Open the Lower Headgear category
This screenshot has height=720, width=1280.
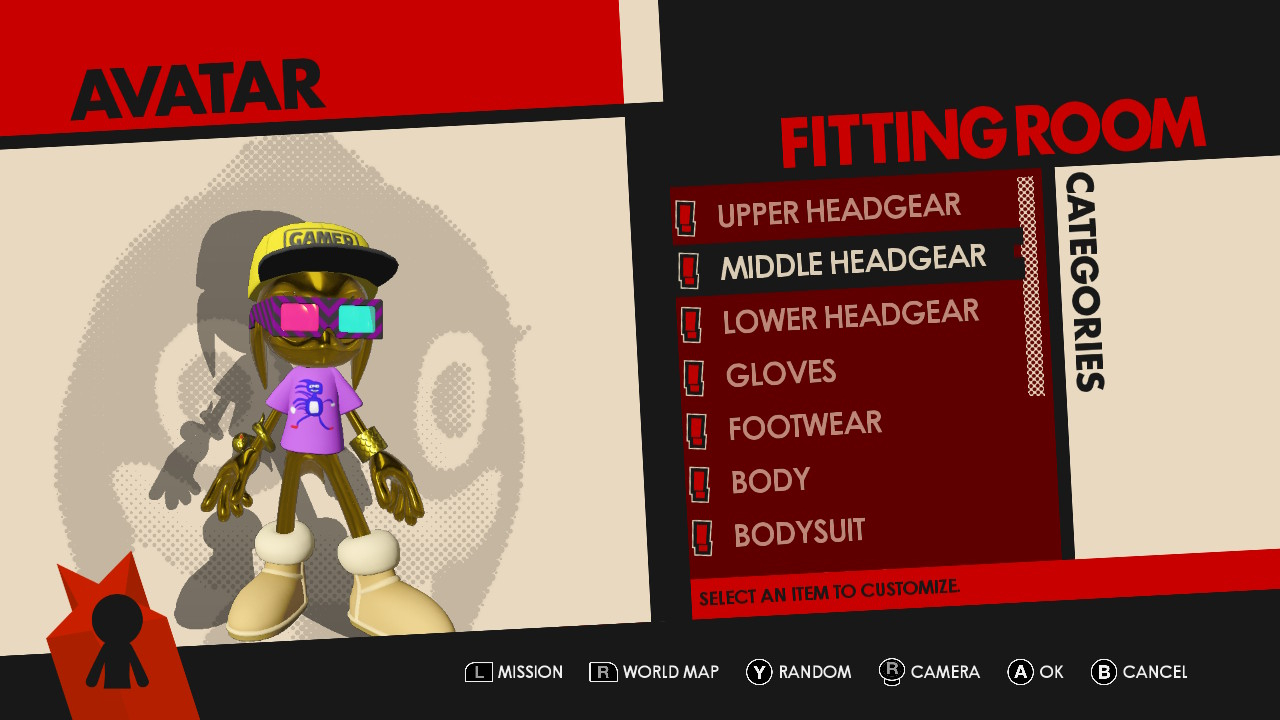[x=850, y=317]
